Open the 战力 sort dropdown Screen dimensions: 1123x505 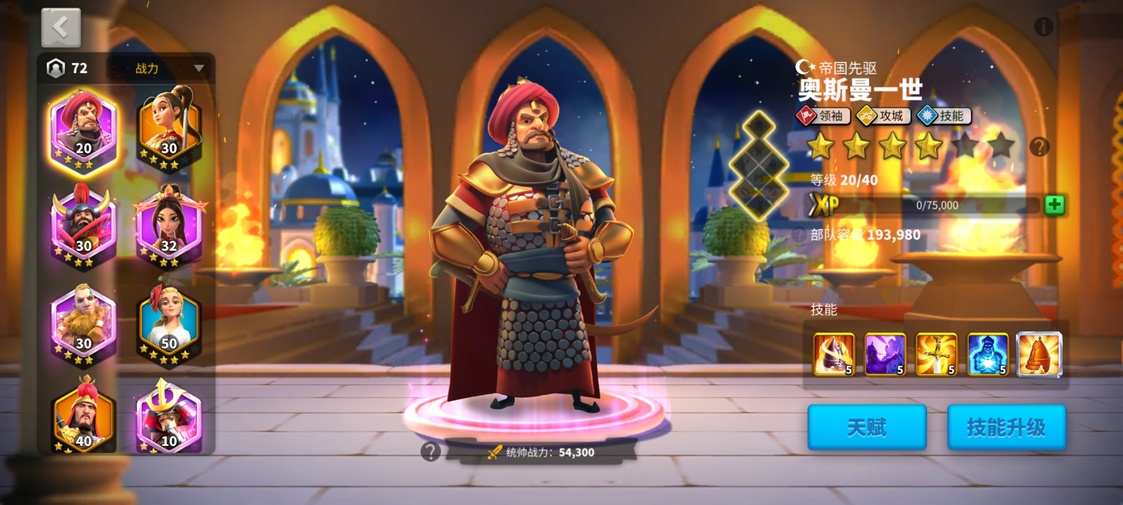coord(168,69)
